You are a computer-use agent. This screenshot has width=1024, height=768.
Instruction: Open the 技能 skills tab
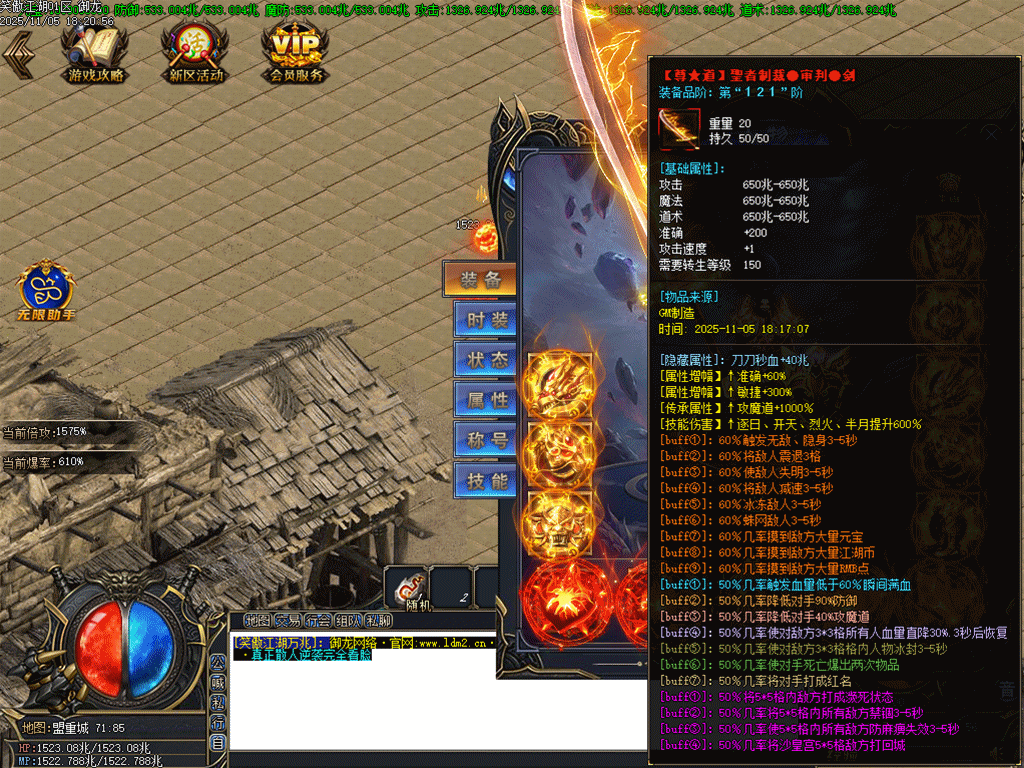tap(487, 480)
